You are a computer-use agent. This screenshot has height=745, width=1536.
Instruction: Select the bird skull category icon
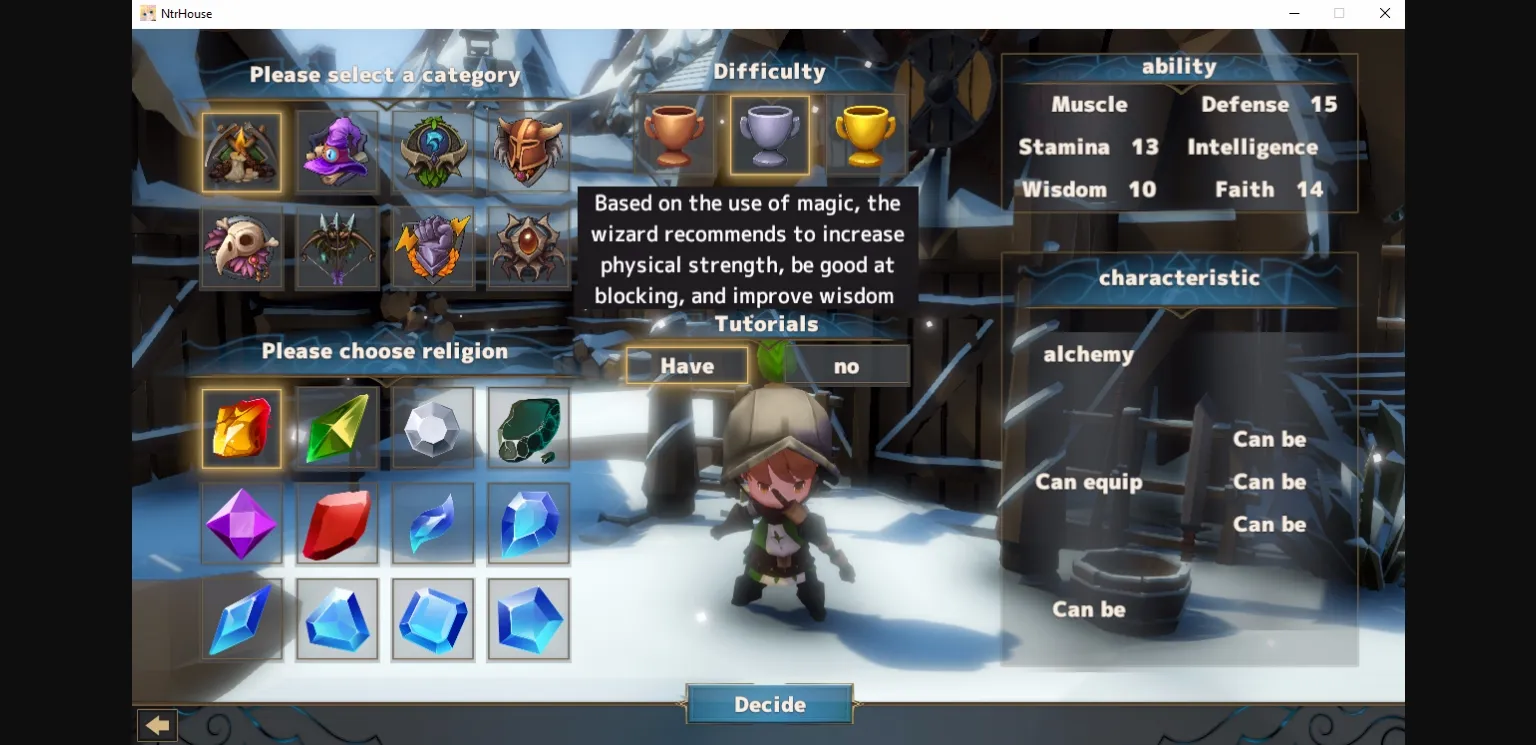click(241, 247)
